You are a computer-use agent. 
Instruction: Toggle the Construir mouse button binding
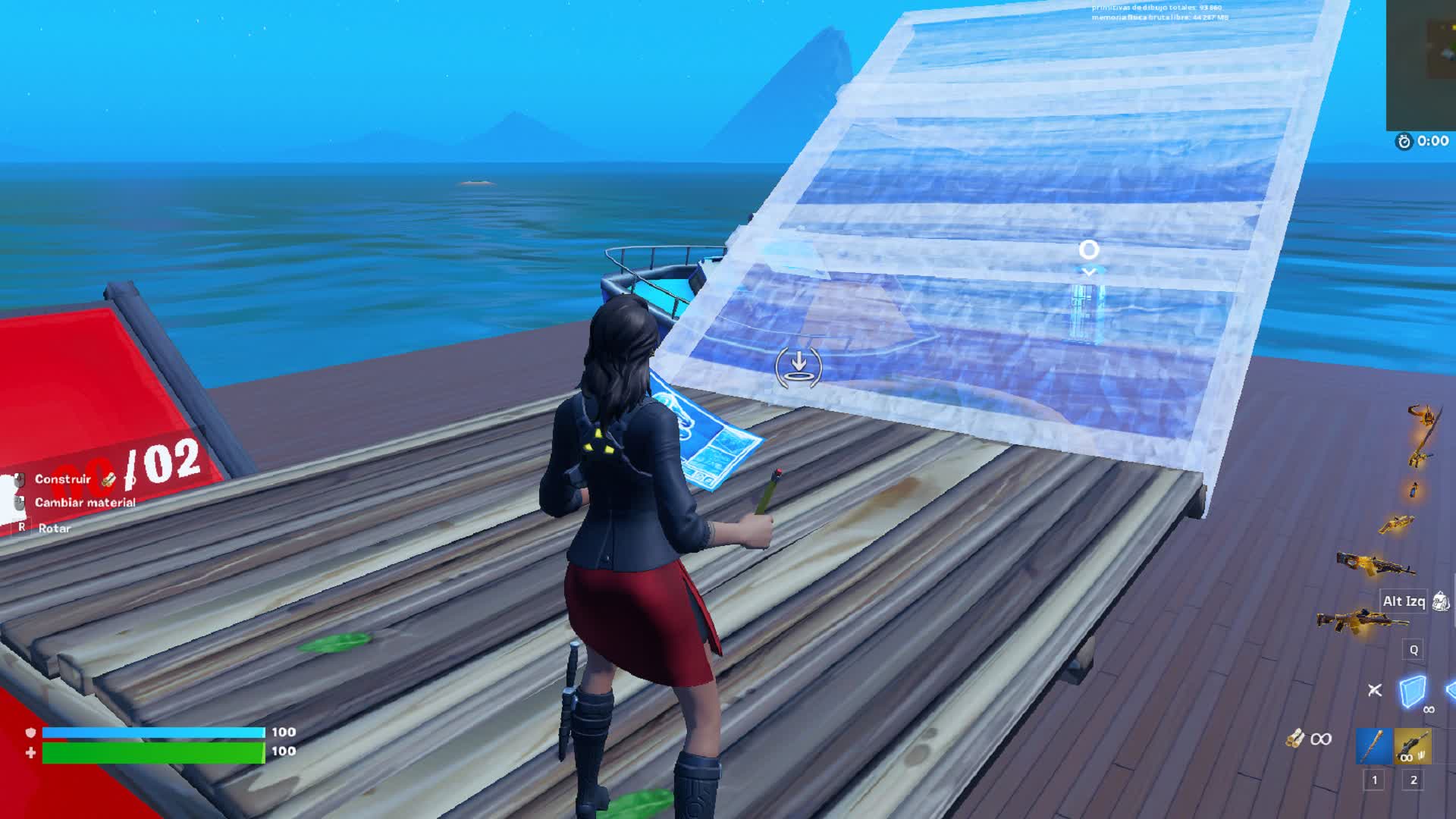pyautogui.click(x=19, y=481)
